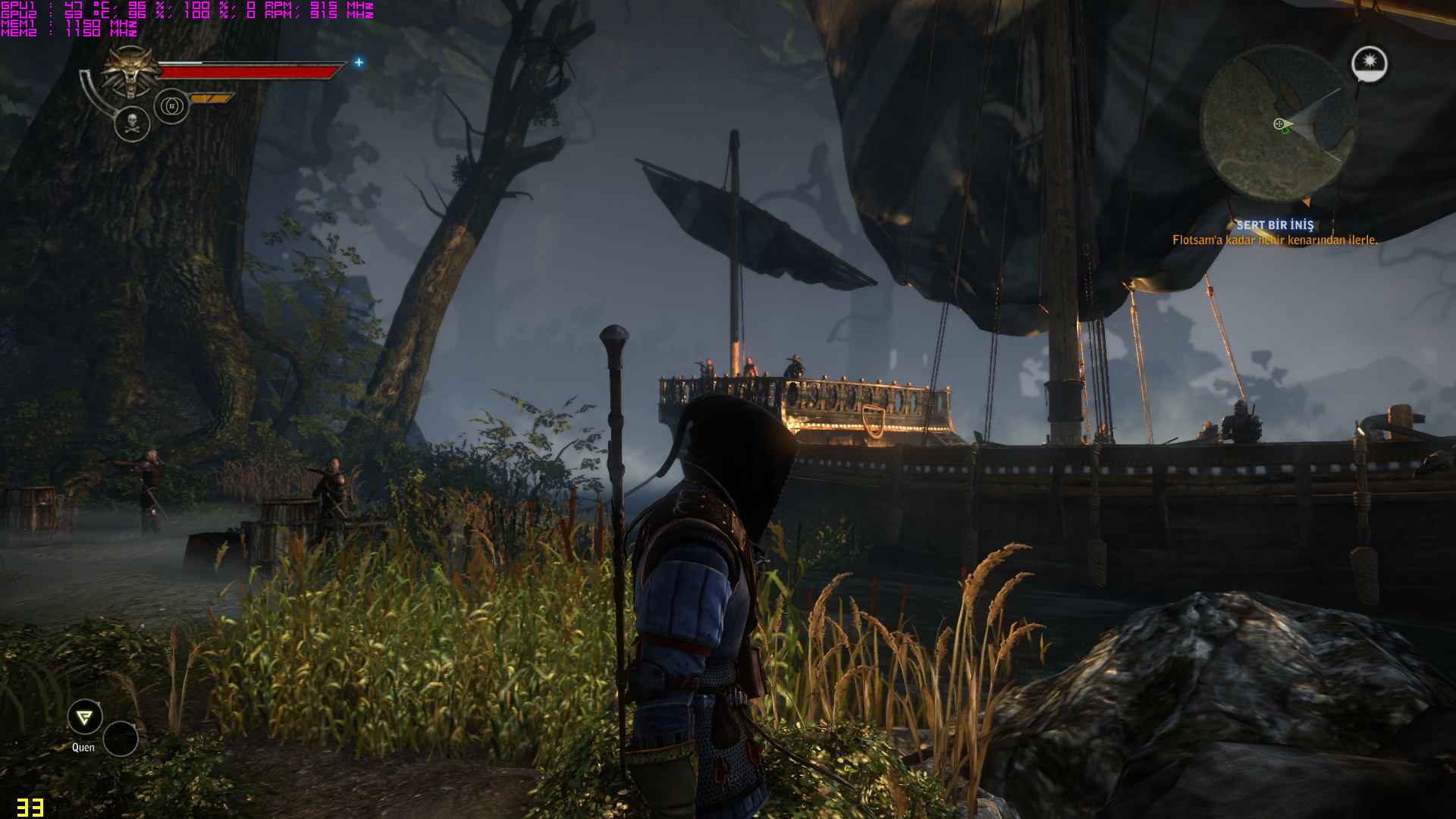Select the empty round slot beside Quen

(121, 739)
